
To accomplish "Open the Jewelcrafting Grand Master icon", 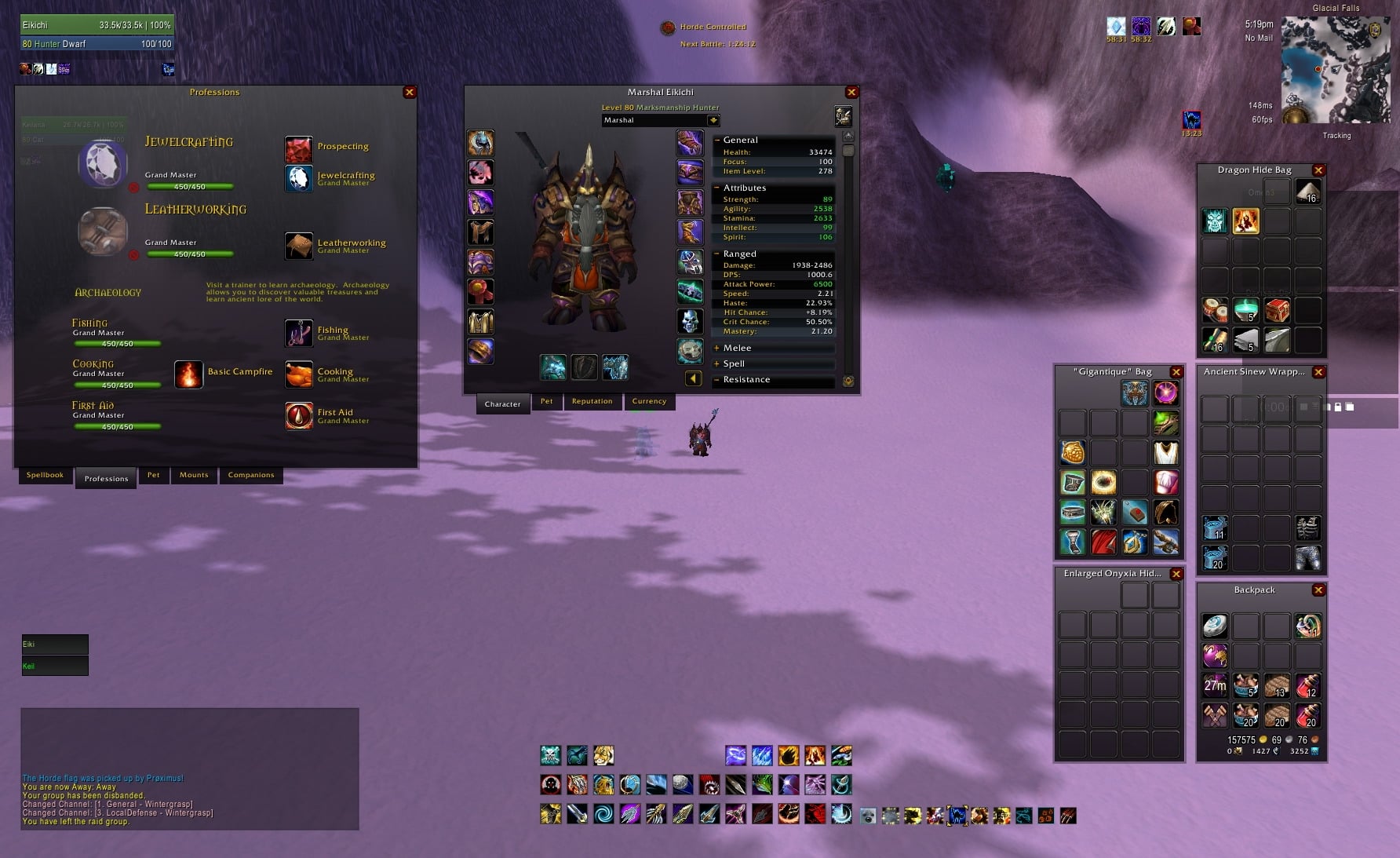I will click(299, 177).
